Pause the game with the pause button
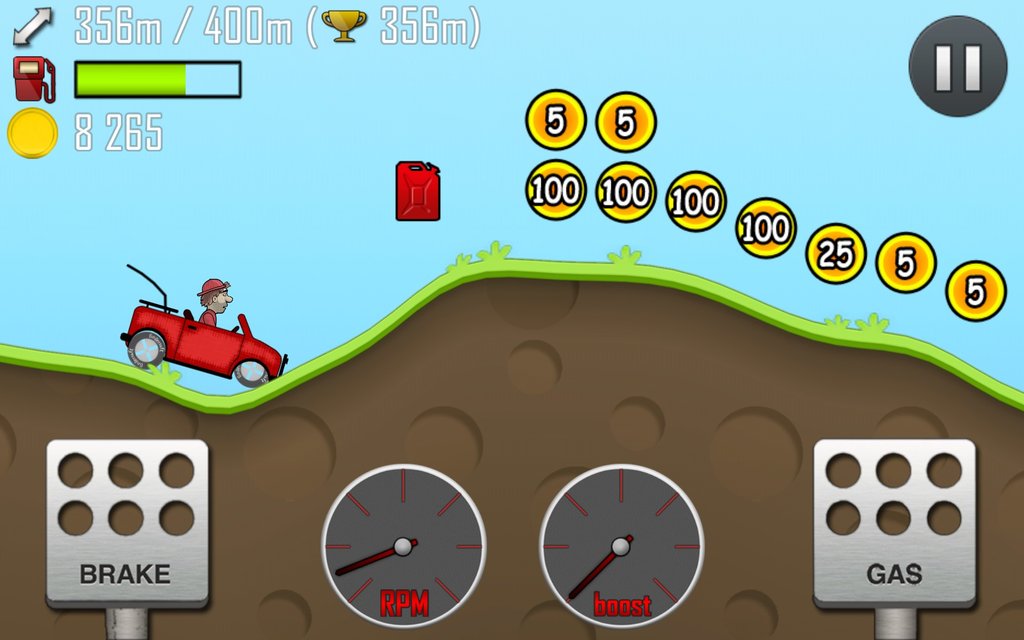The height and width of the screenshot is (640, 1024). [x=957, y=66]
